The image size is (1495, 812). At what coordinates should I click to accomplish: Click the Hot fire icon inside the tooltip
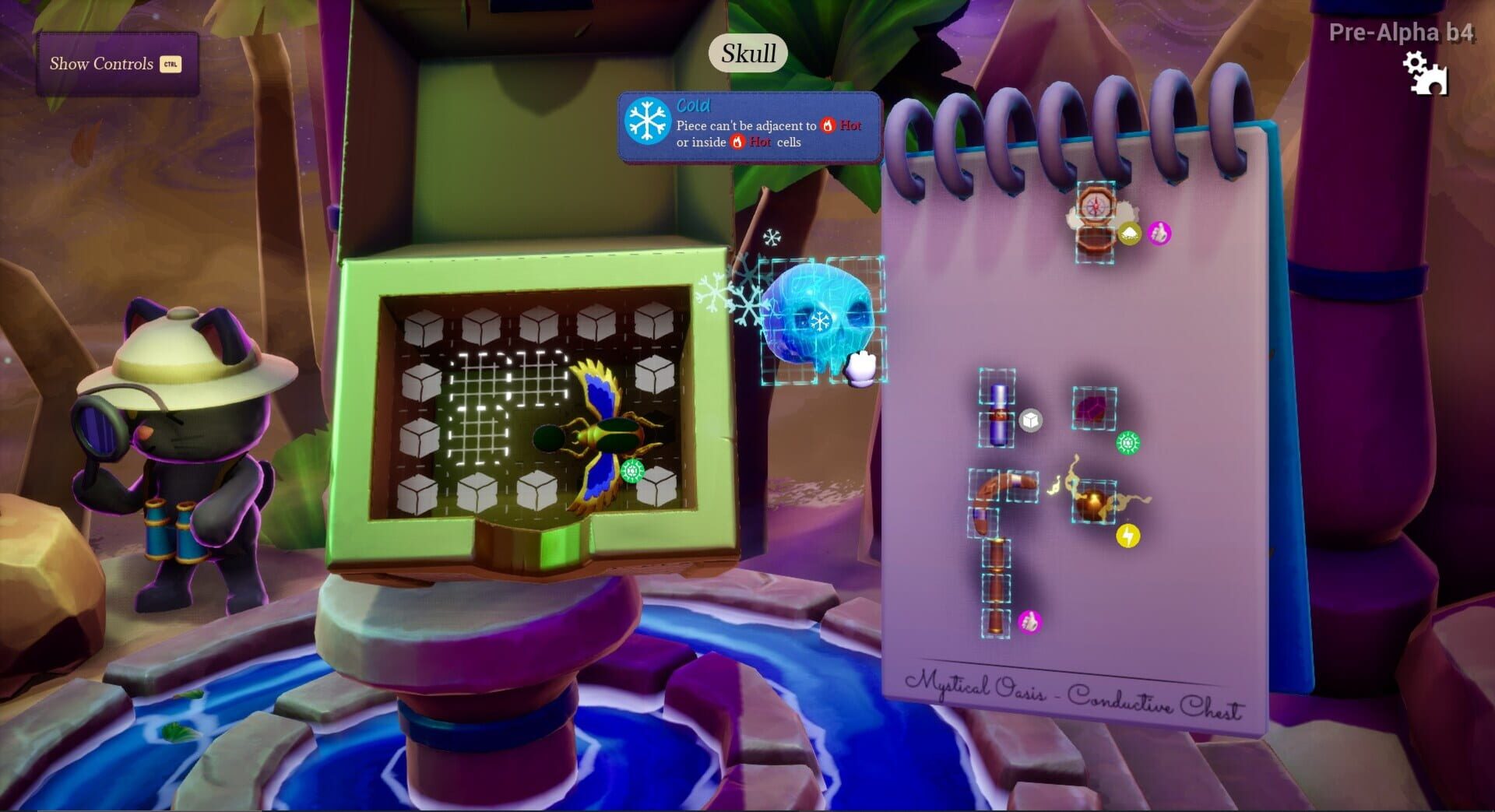point(828,125)
